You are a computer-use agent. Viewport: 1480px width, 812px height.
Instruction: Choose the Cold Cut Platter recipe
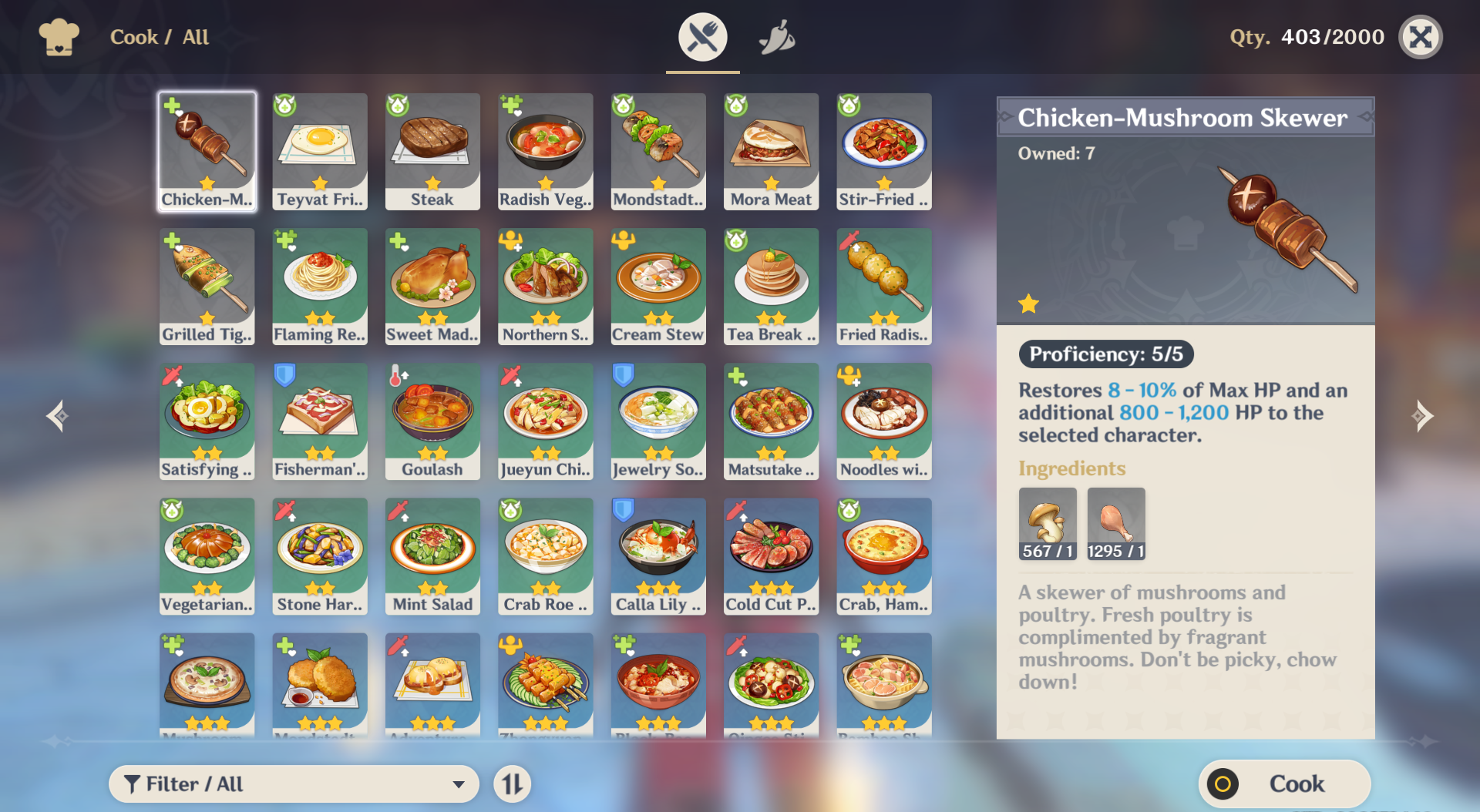[771, 555]
